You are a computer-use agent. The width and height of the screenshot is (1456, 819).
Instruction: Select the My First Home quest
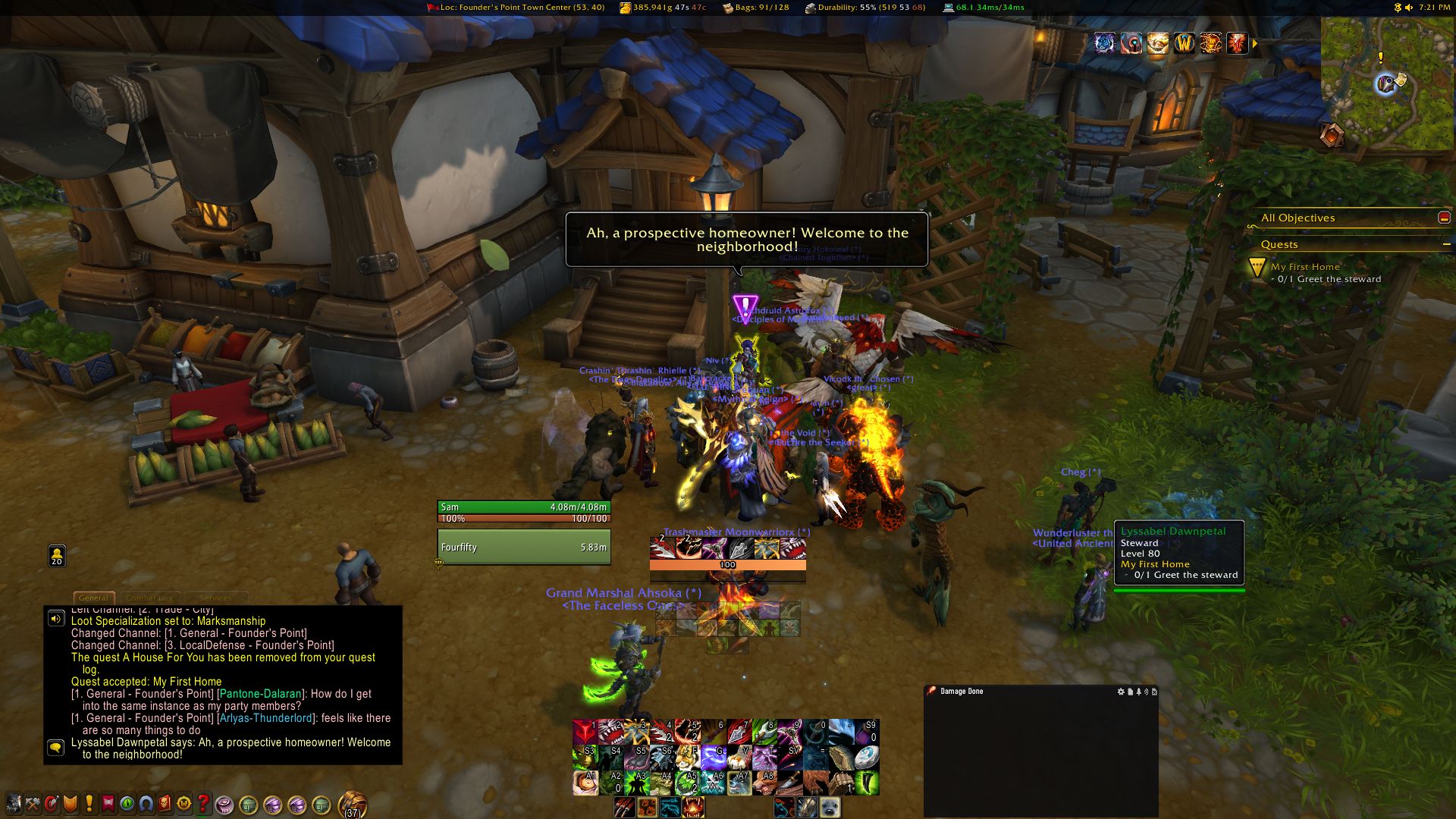pos(1304,267)
